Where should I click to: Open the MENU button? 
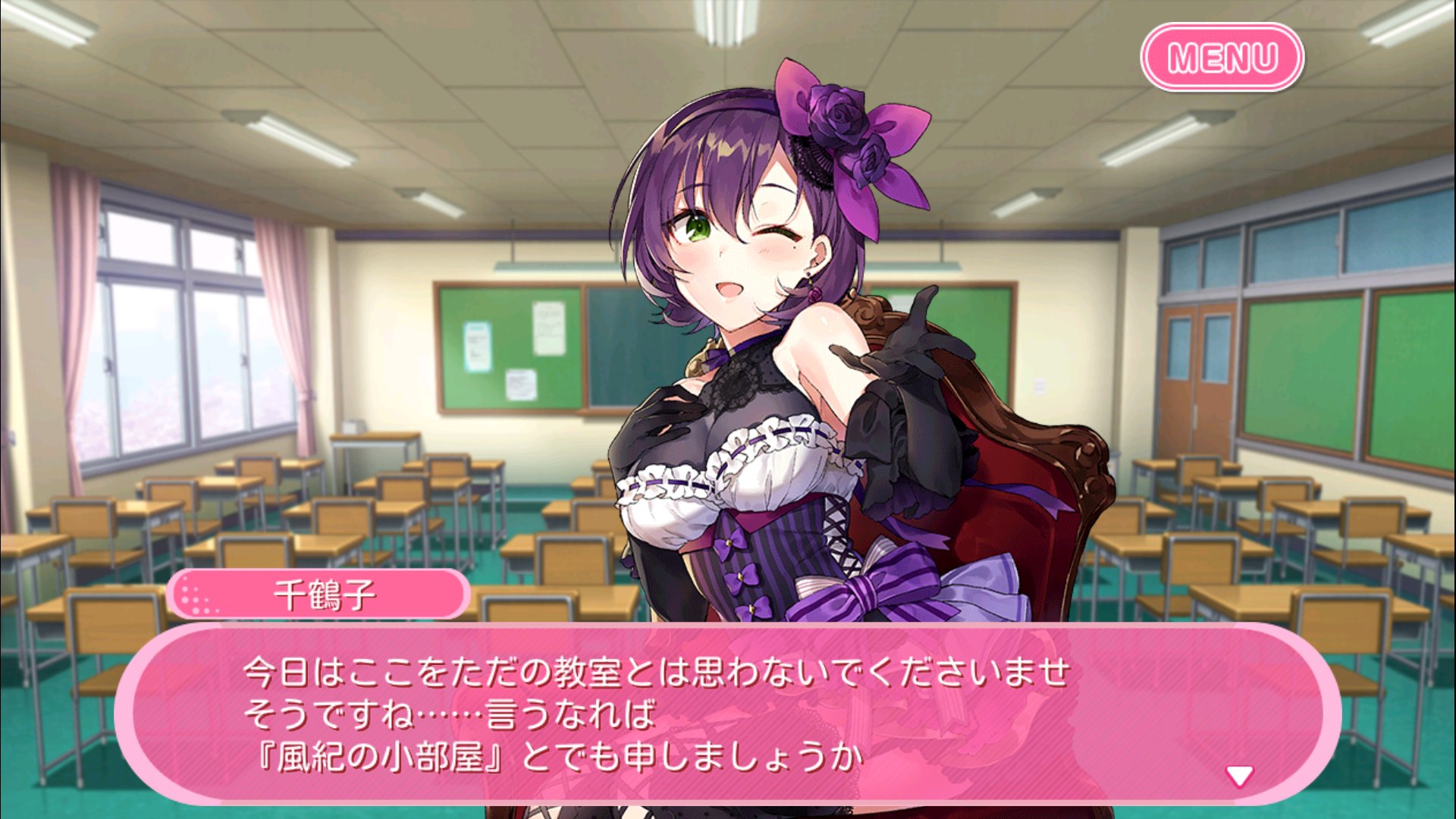point(1223,55)
